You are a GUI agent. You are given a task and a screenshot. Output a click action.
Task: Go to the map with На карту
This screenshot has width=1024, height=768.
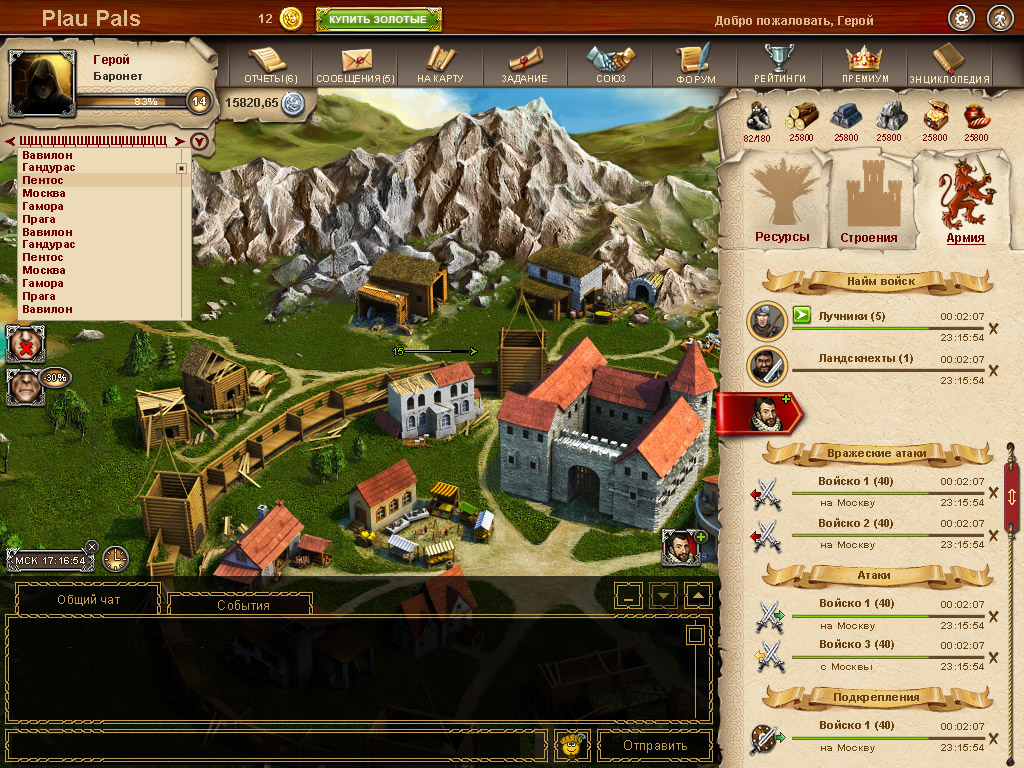coord(440,65)
